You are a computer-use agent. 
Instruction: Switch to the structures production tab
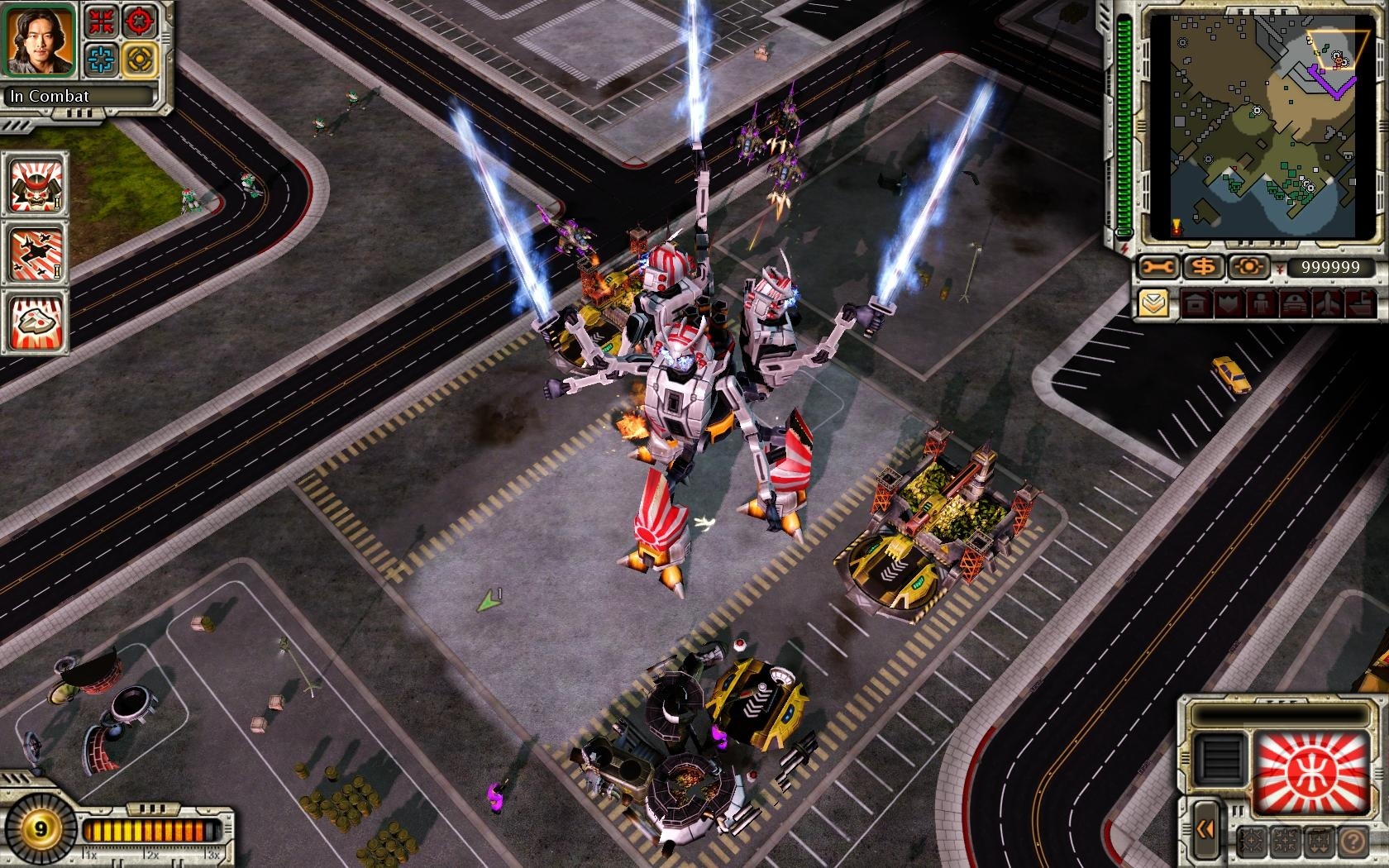pos(1196,304)
